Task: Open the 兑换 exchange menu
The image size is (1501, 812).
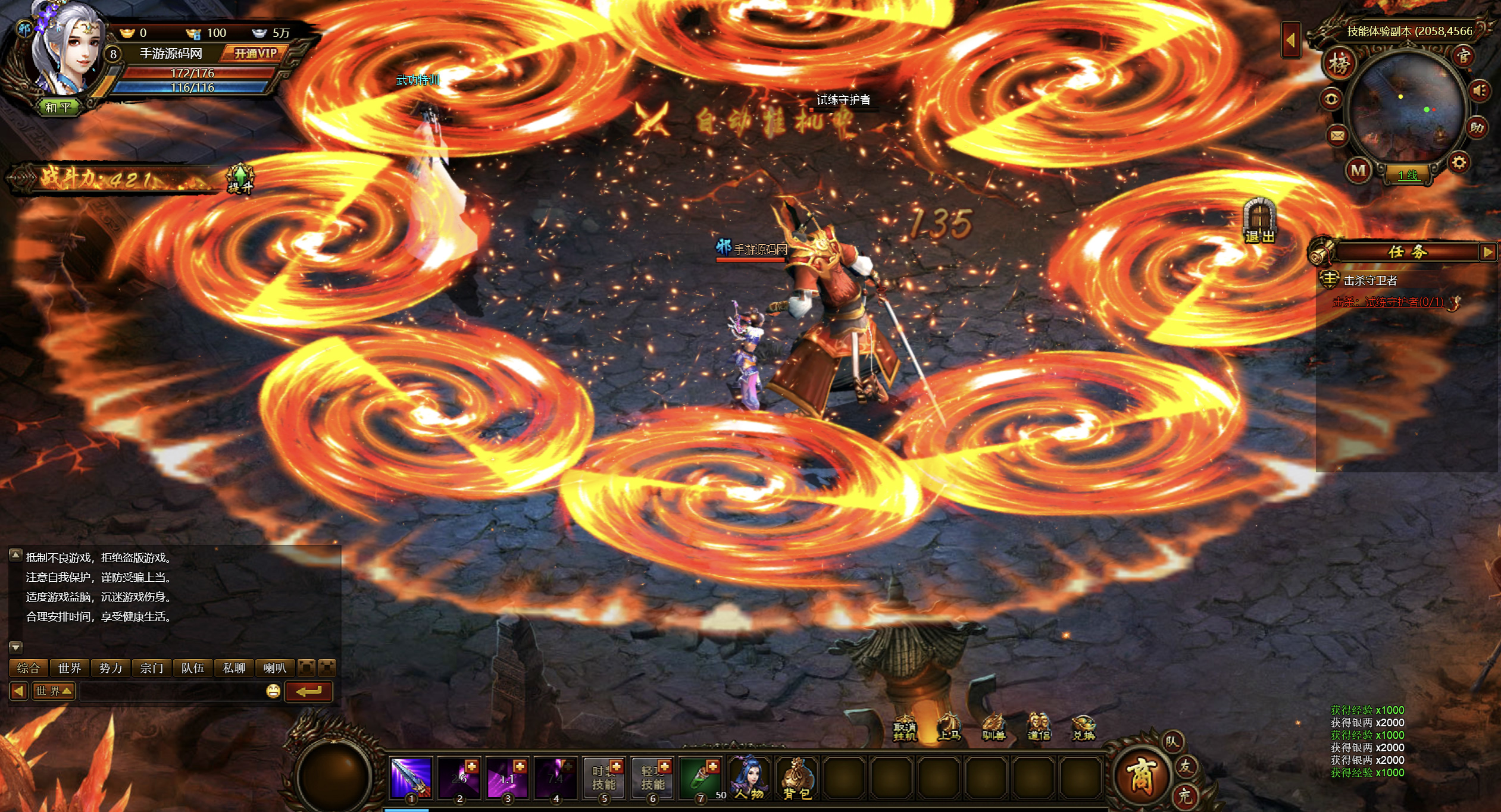Action: [1084, 728]
